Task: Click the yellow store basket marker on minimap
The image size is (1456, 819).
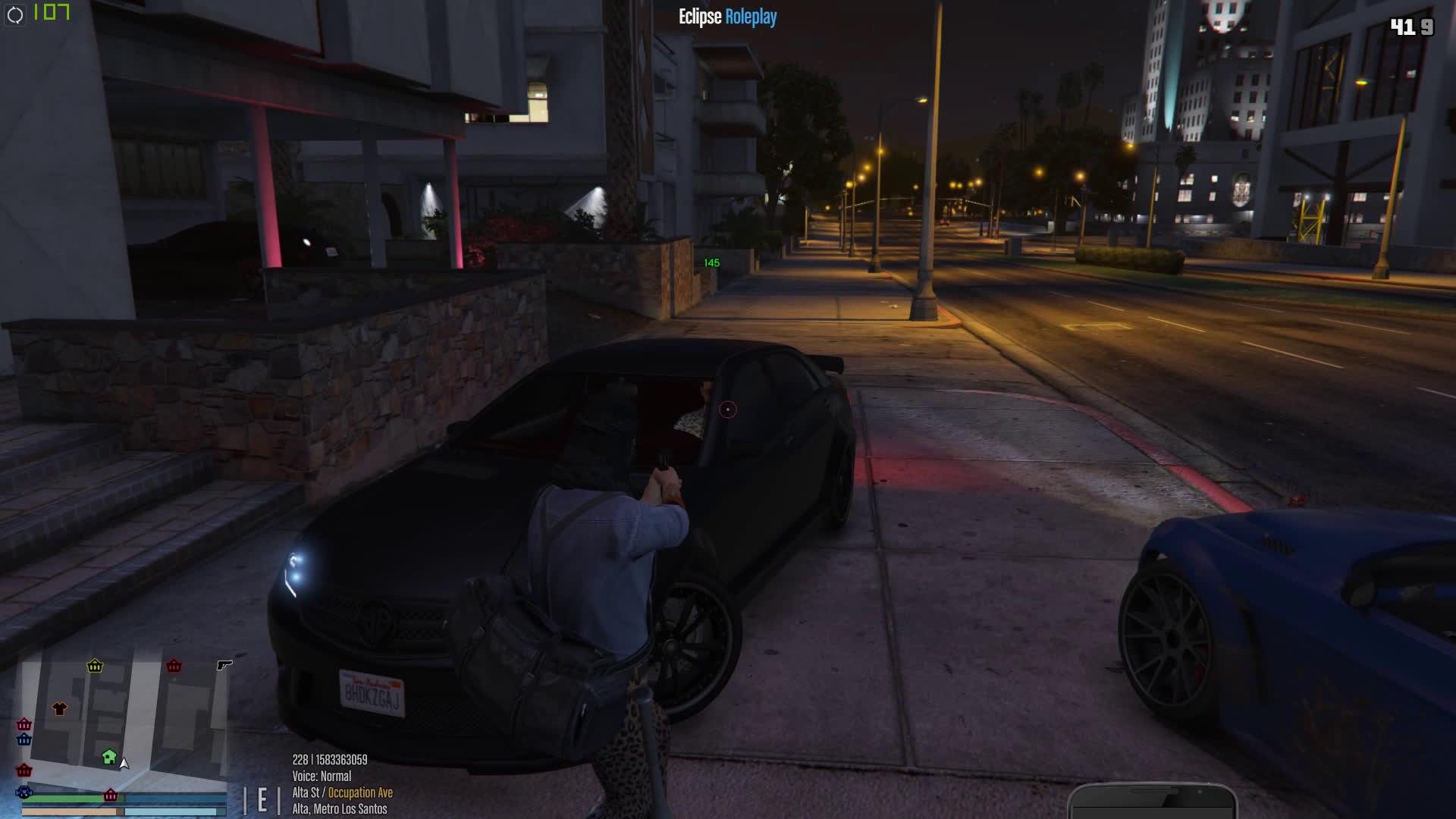Action: tap(95, 666)
